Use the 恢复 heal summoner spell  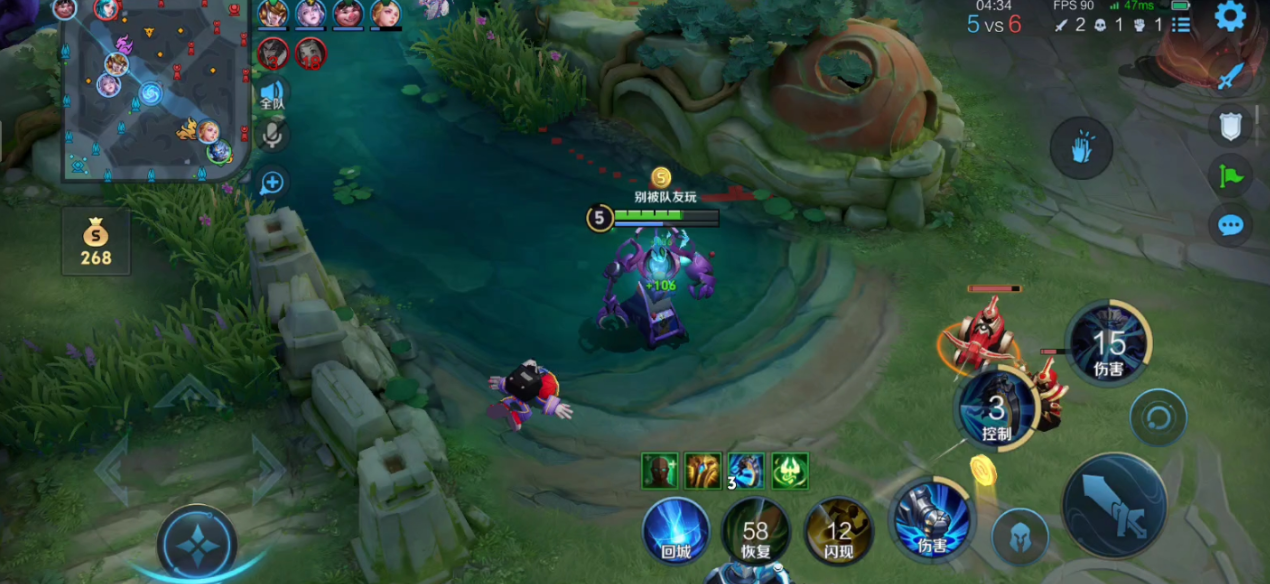(x=756, y=532)
